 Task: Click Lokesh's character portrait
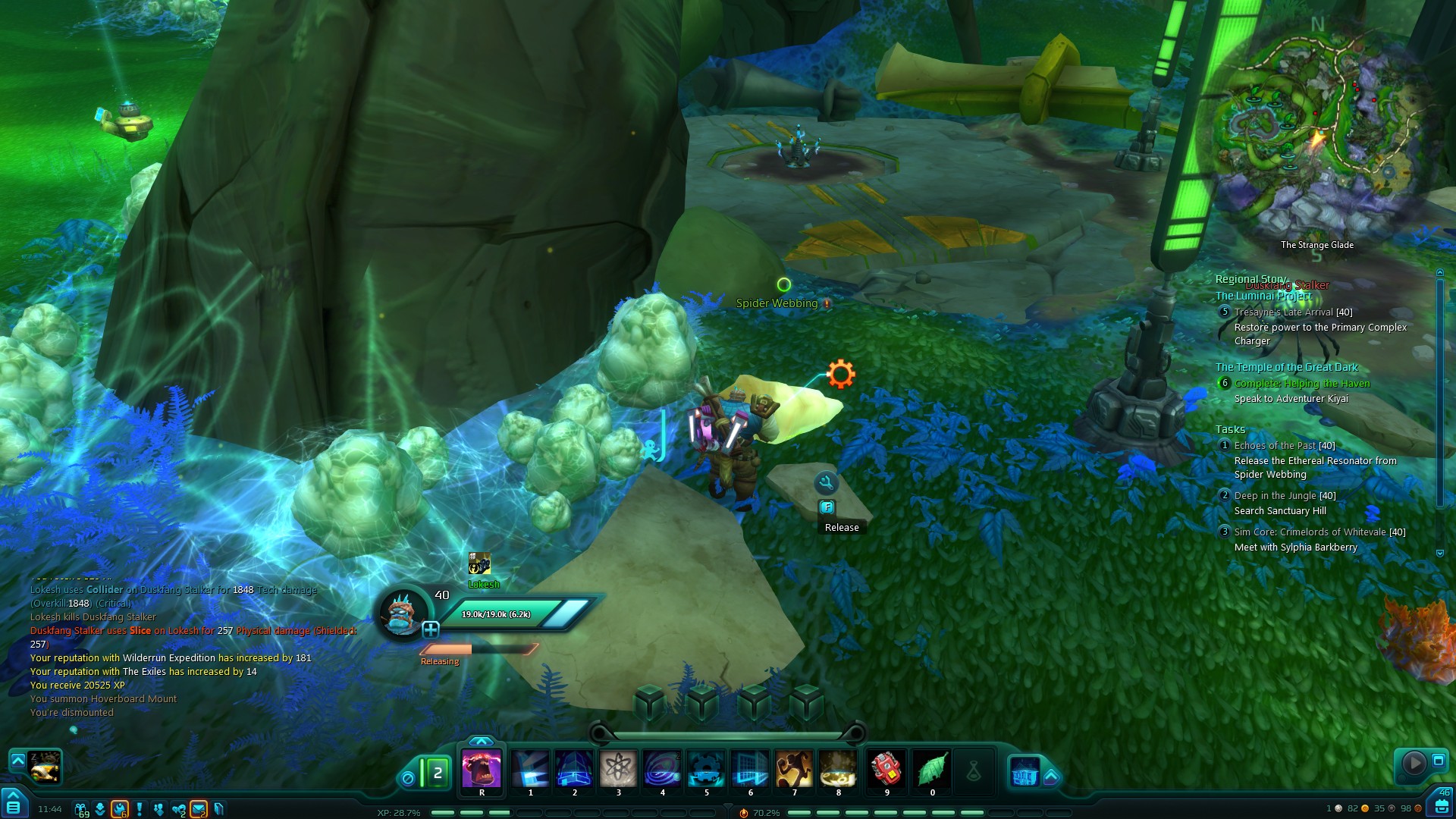click(403, 613)
